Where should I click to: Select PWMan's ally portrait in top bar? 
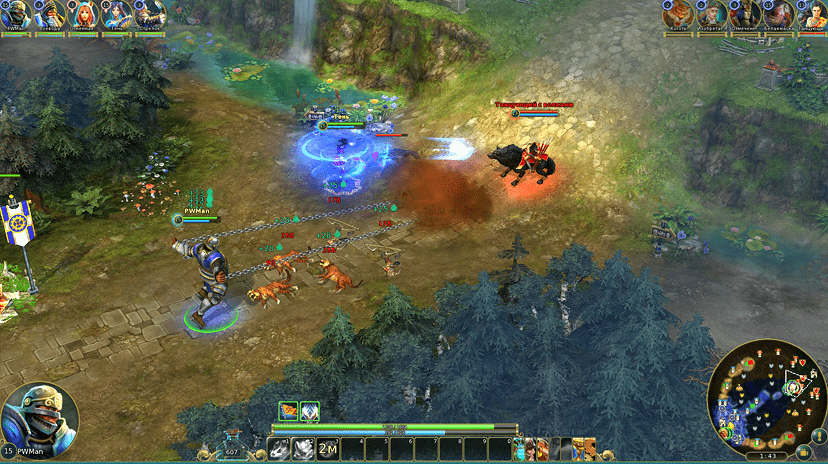tap(19, 14)
